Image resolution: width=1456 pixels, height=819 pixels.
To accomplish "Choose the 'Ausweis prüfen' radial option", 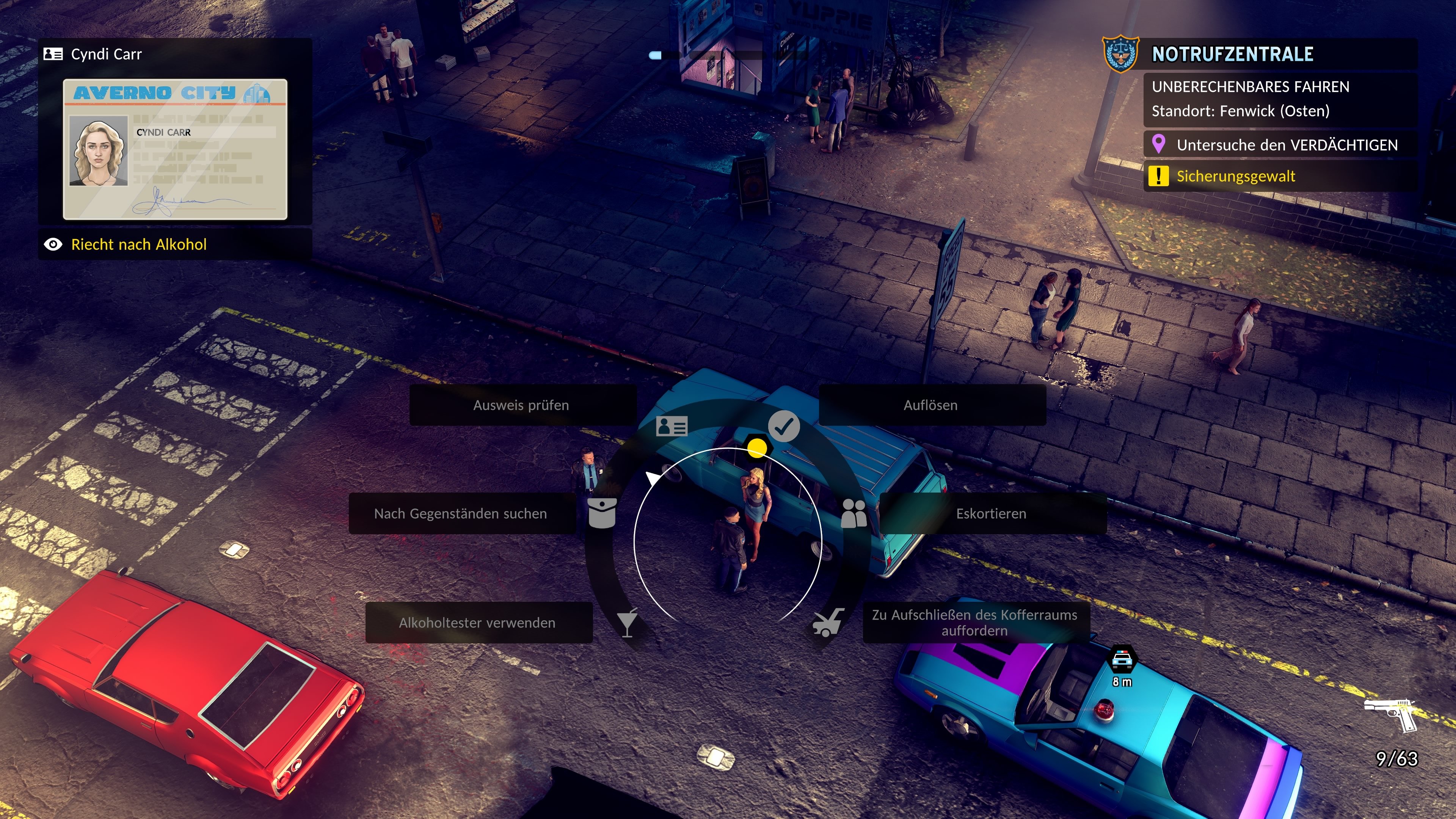I will [521, 405].
